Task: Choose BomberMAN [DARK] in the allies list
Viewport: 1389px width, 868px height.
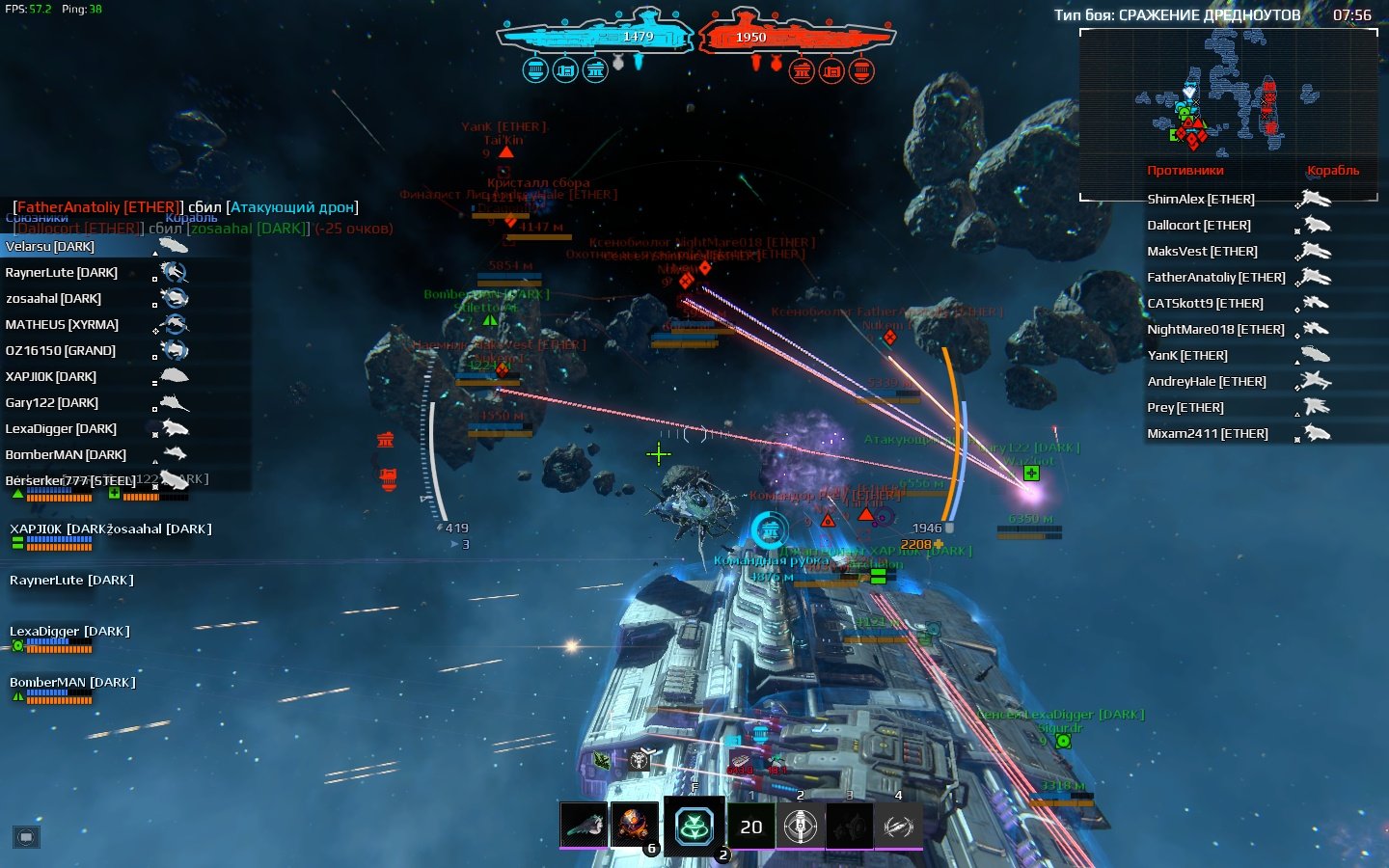Action: coord(66,455)
